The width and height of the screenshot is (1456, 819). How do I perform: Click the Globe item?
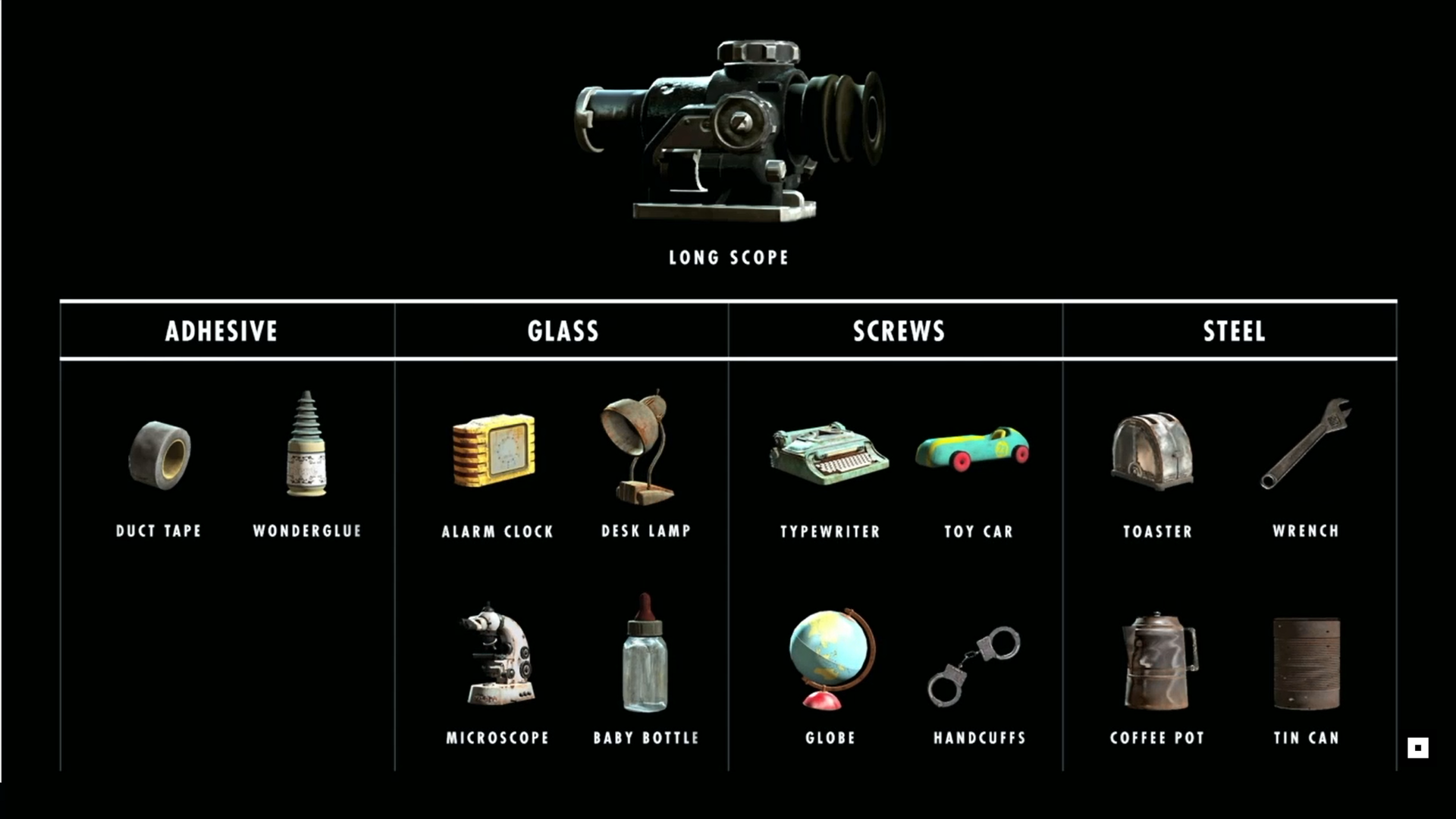click(x=830, y=657)
